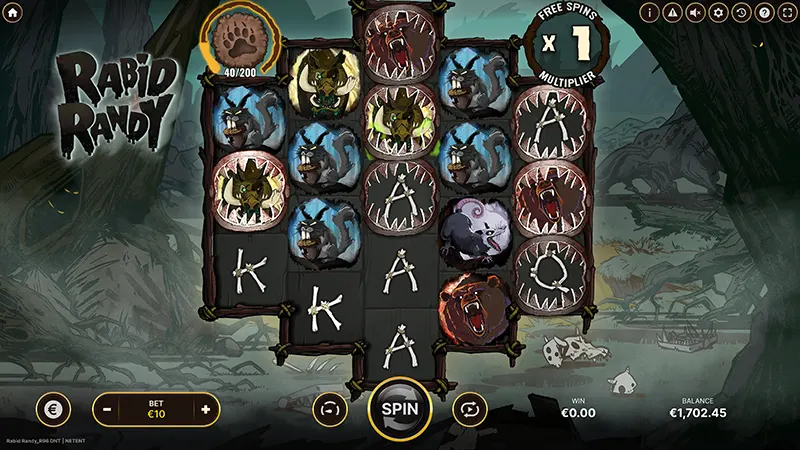This screenshot has height=450, width=800.
Task: Decrease the bet with the minus button
Action: [x=107, y=409]
